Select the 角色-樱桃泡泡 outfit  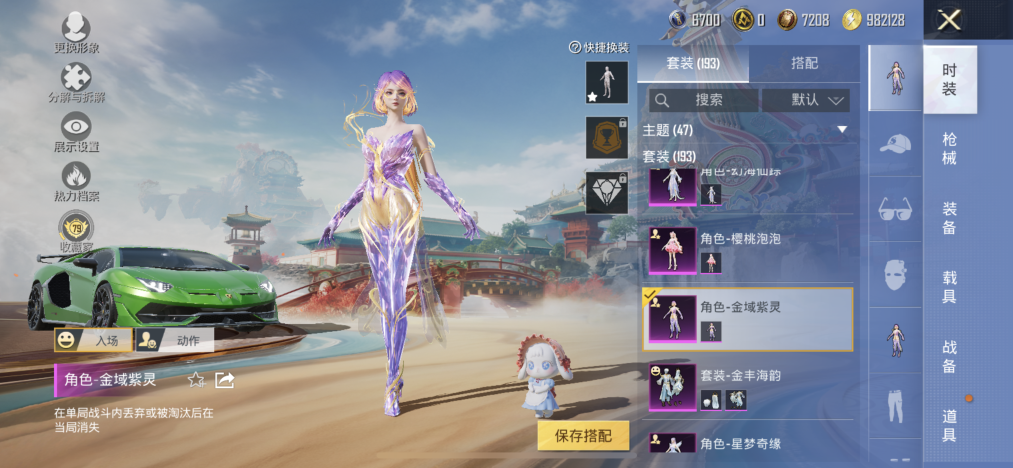point(745,250)
